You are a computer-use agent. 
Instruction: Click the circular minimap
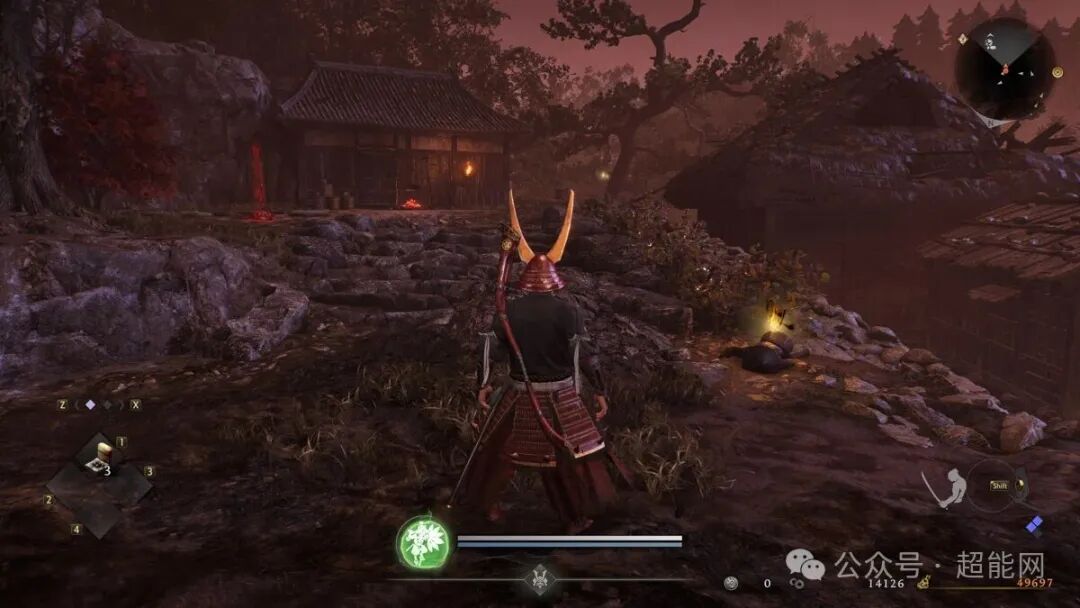click(x=1003, y=68)
